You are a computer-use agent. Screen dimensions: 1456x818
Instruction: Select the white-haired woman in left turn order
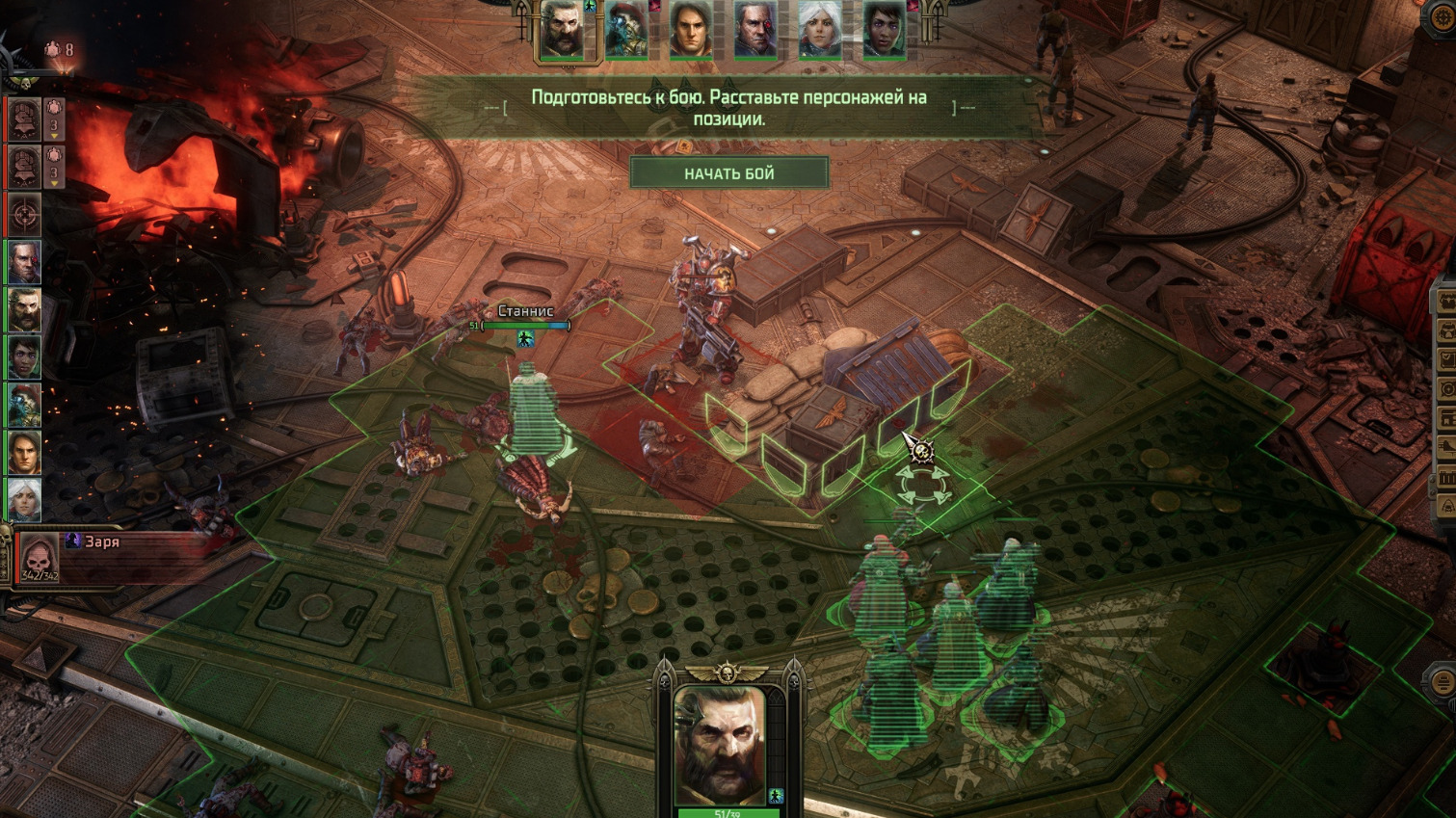point(24,499)
